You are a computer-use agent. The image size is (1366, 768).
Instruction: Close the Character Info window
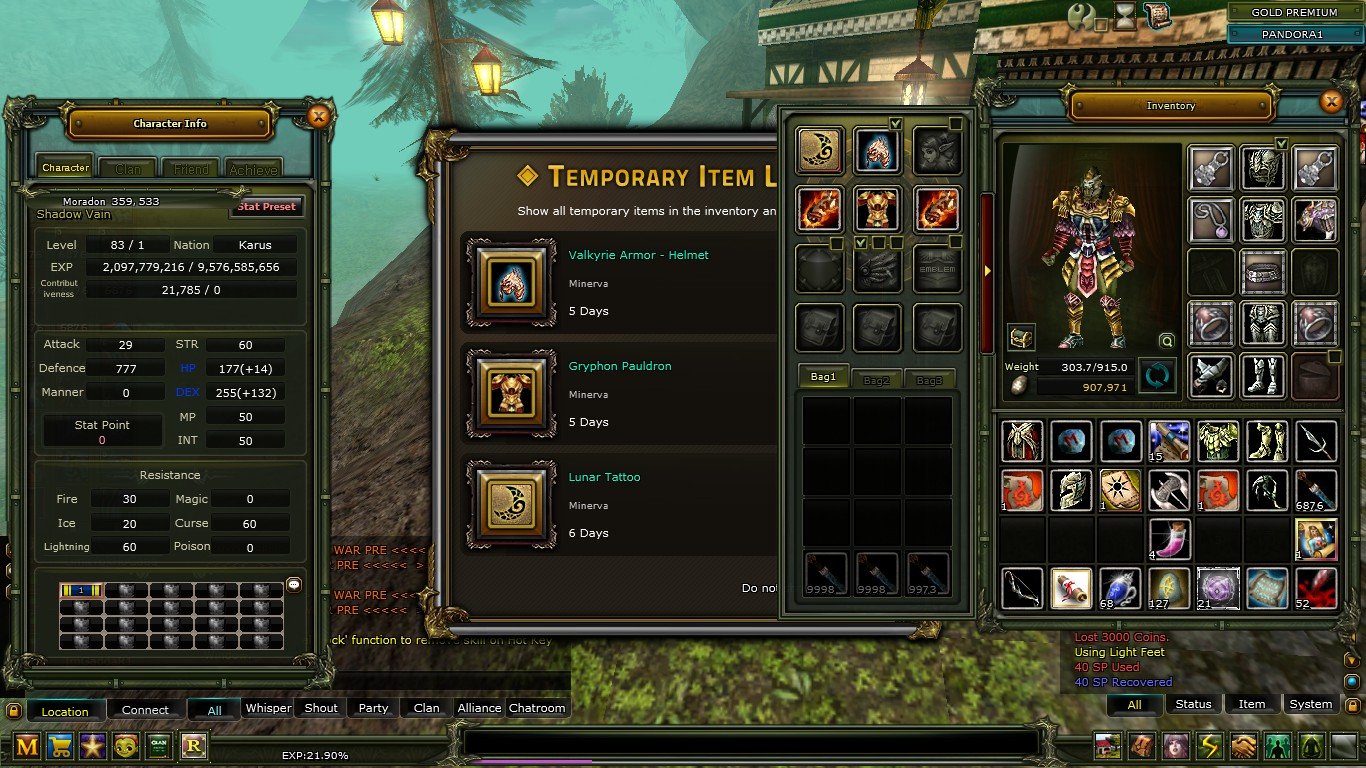coord(318,117)
